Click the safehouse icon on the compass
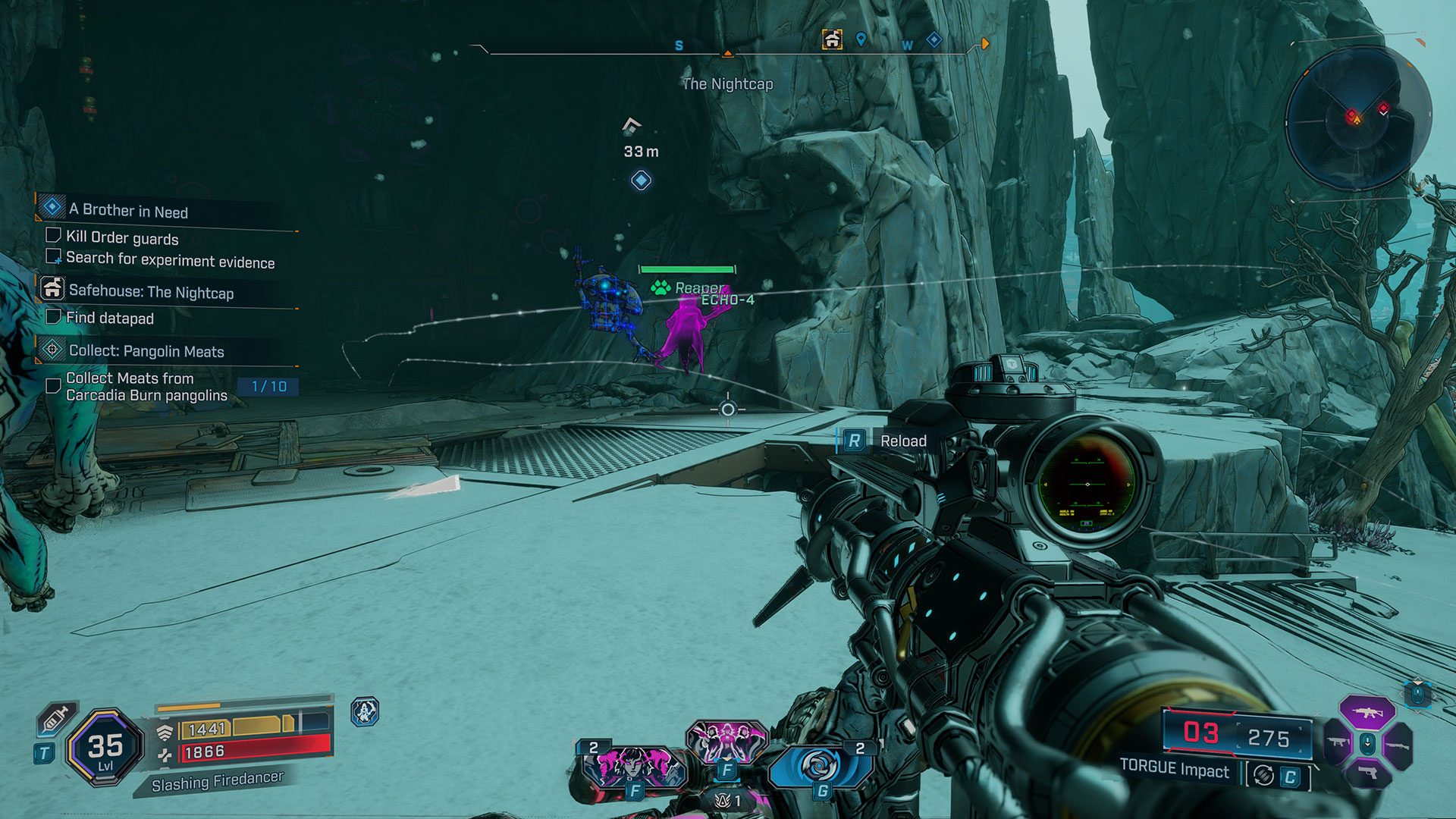The image size is (1456, 819). point(832,39)
